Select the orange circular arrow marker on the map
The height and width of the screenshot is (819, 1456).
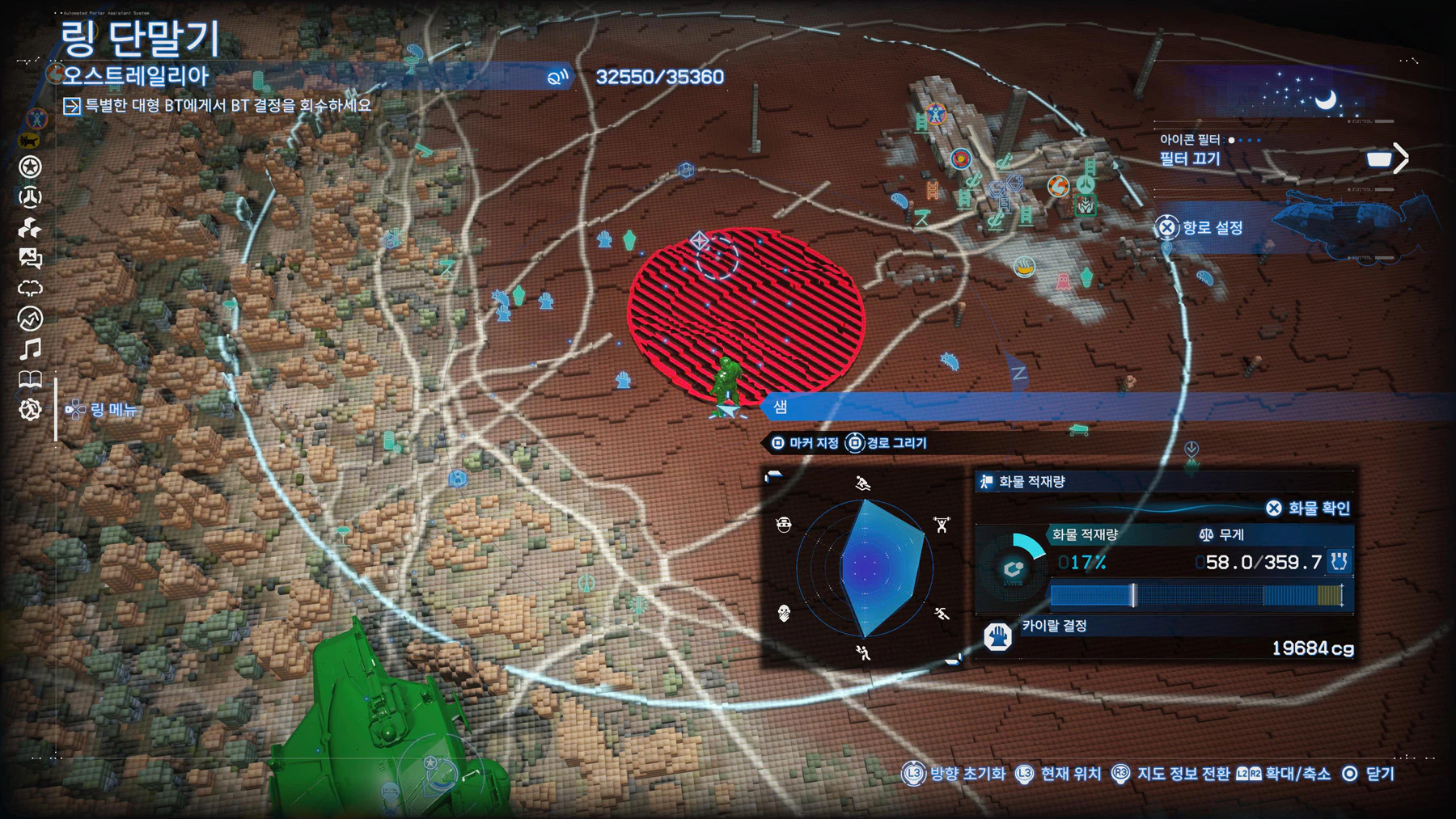click(x=1057, y=187)
